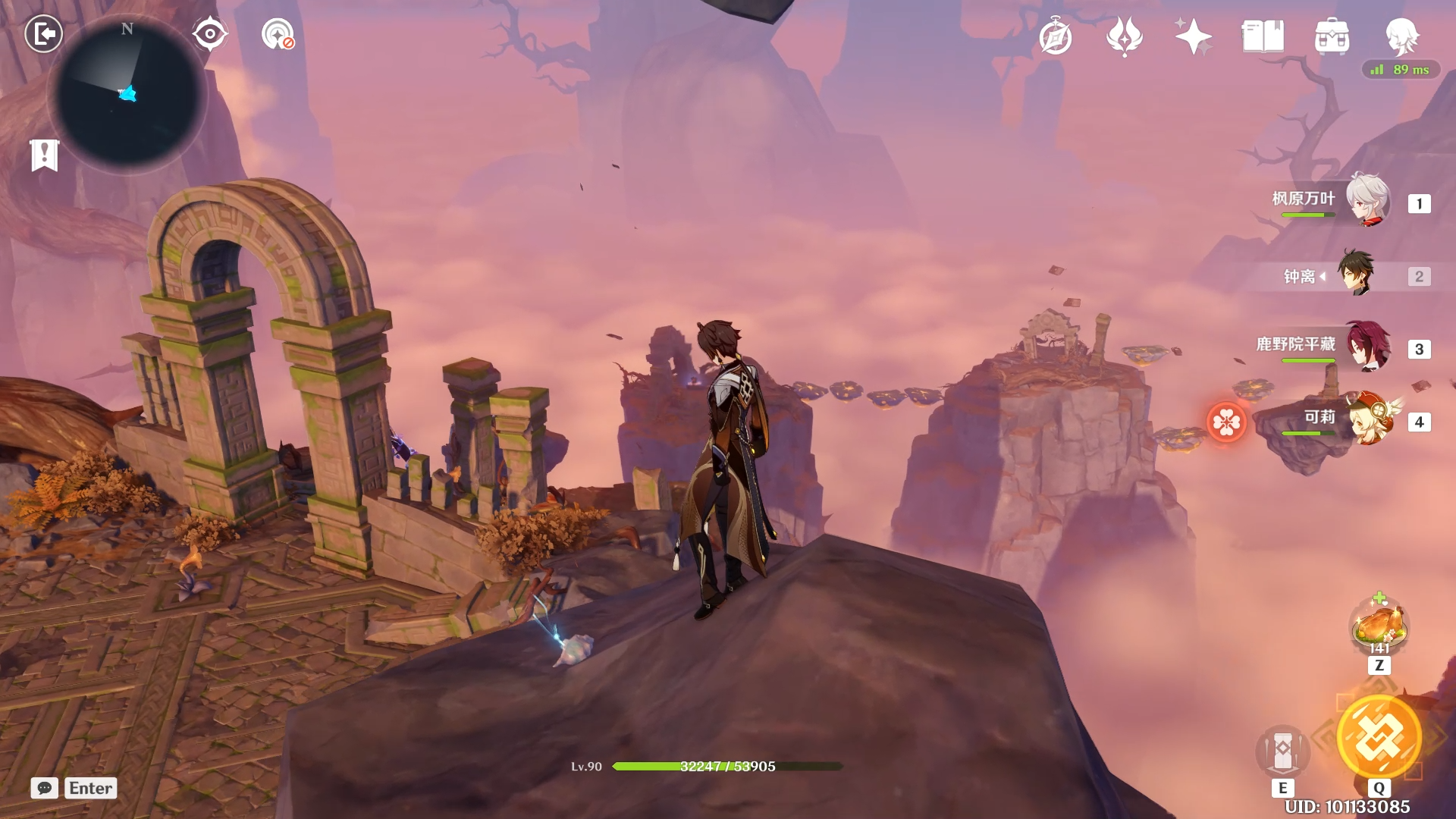Open the compass adventure icon
The width and height of the screenshot is (1456, 819).
[x=1056, y=37]
